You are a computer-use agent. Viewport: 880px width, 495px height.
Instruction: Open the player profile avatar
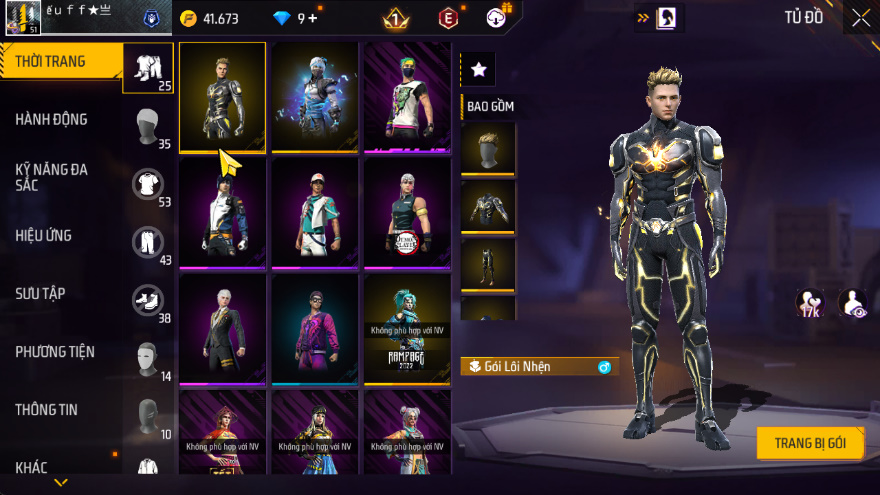[23, 18]
